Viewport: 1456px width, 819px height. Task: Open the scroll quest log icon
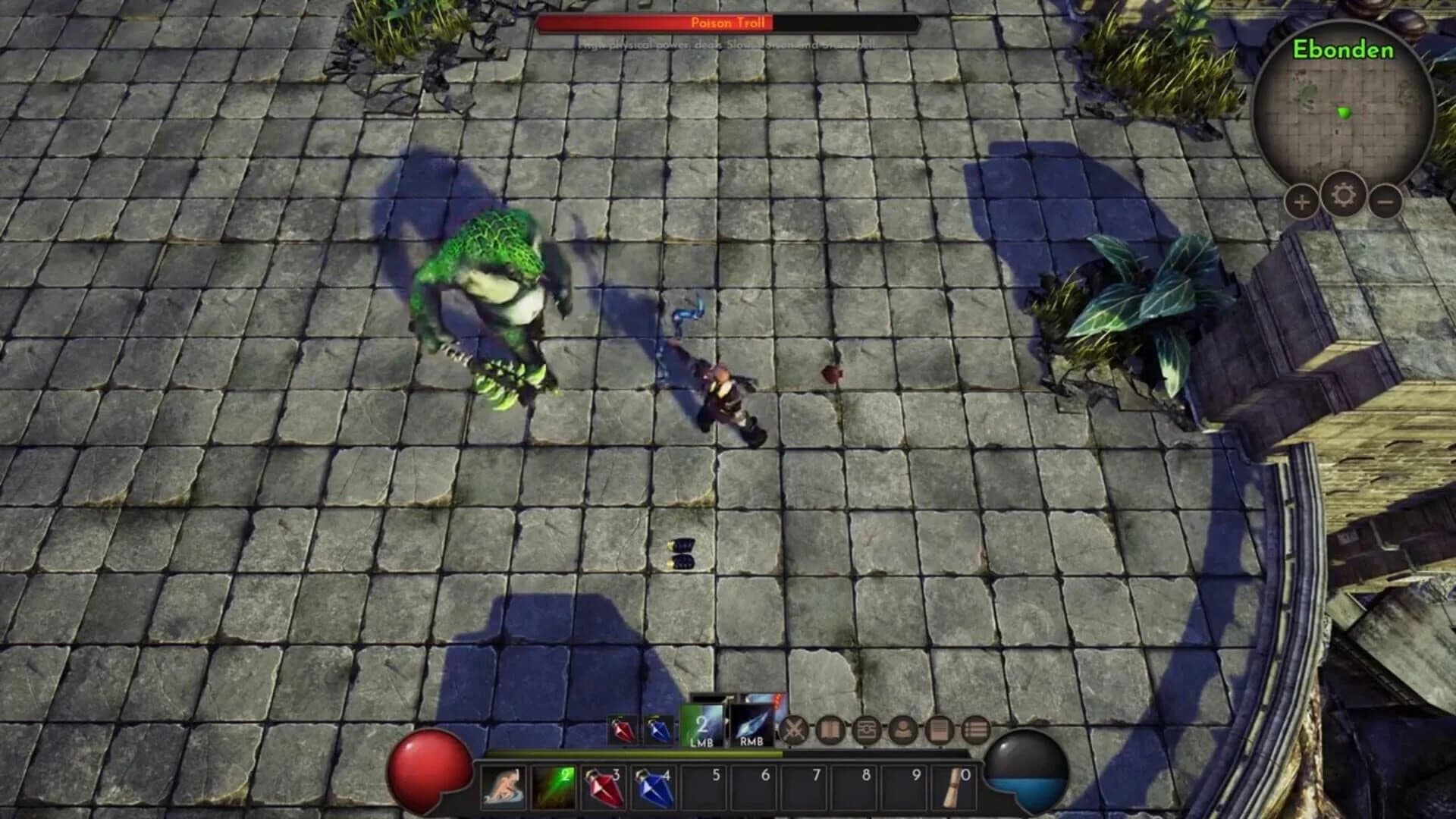(x=940, y=730)
